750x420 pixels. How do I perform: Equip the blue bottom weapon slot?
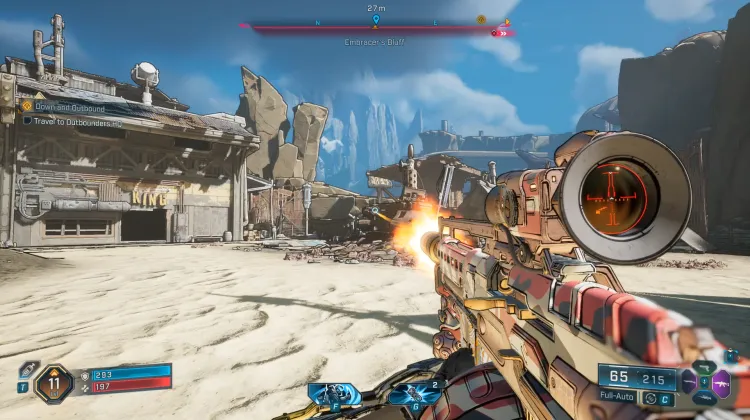pos(706,399)
